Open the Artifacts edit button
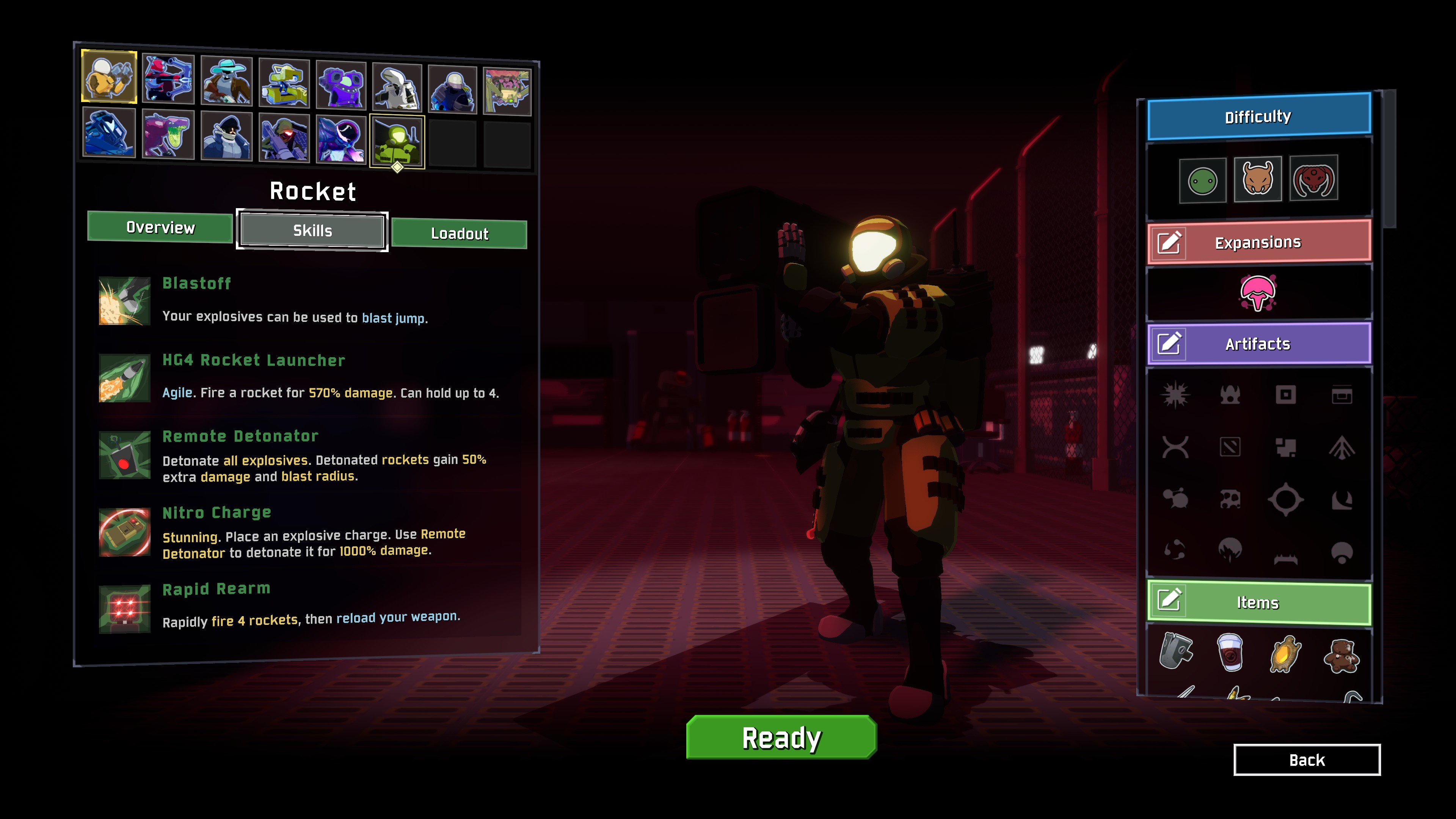The height and width of the screenshot is (819, 1456). [1169, 344]
